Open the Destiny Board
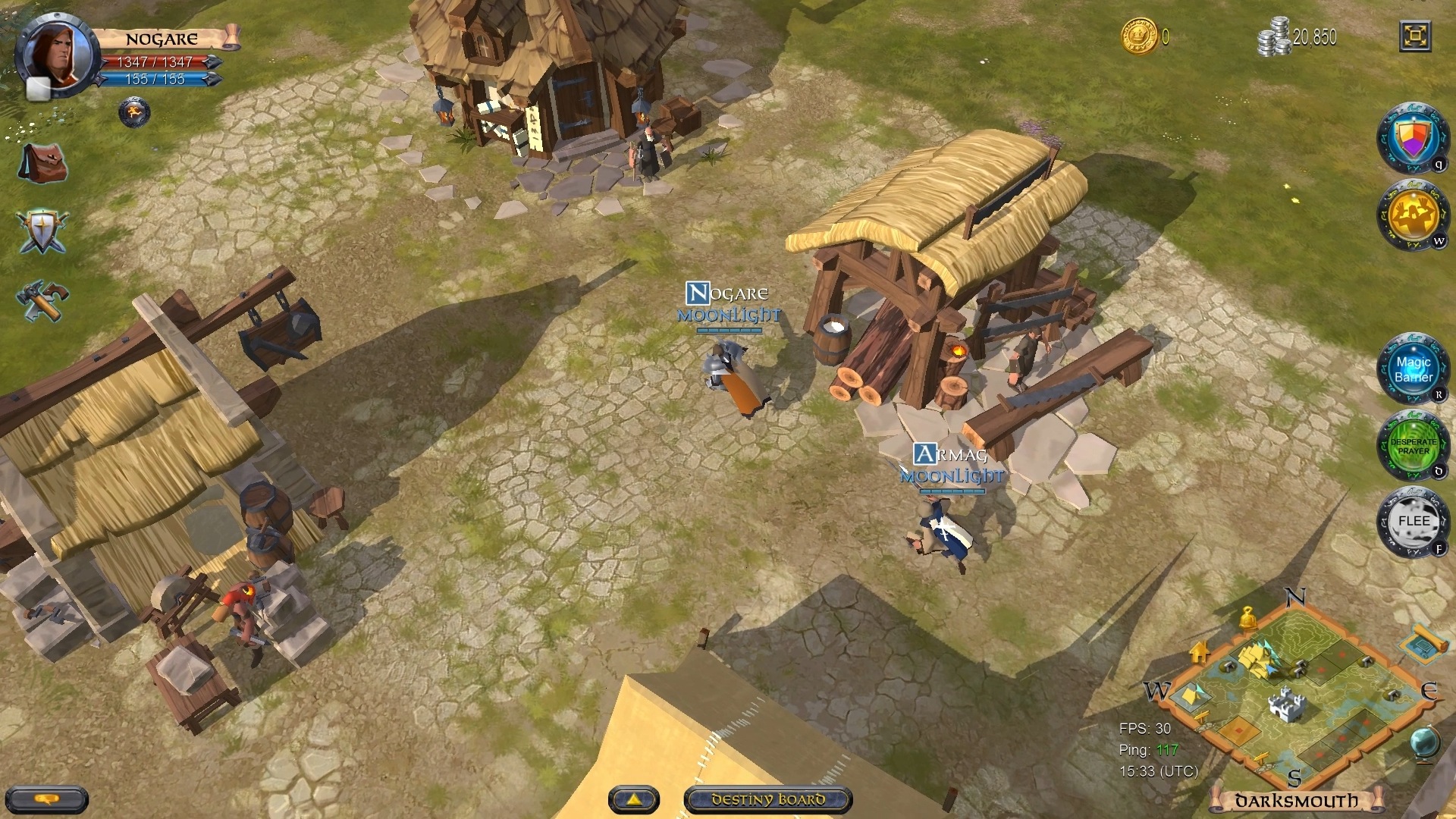This screenshot has height=819, width=1456. click(x=768, y=799)
